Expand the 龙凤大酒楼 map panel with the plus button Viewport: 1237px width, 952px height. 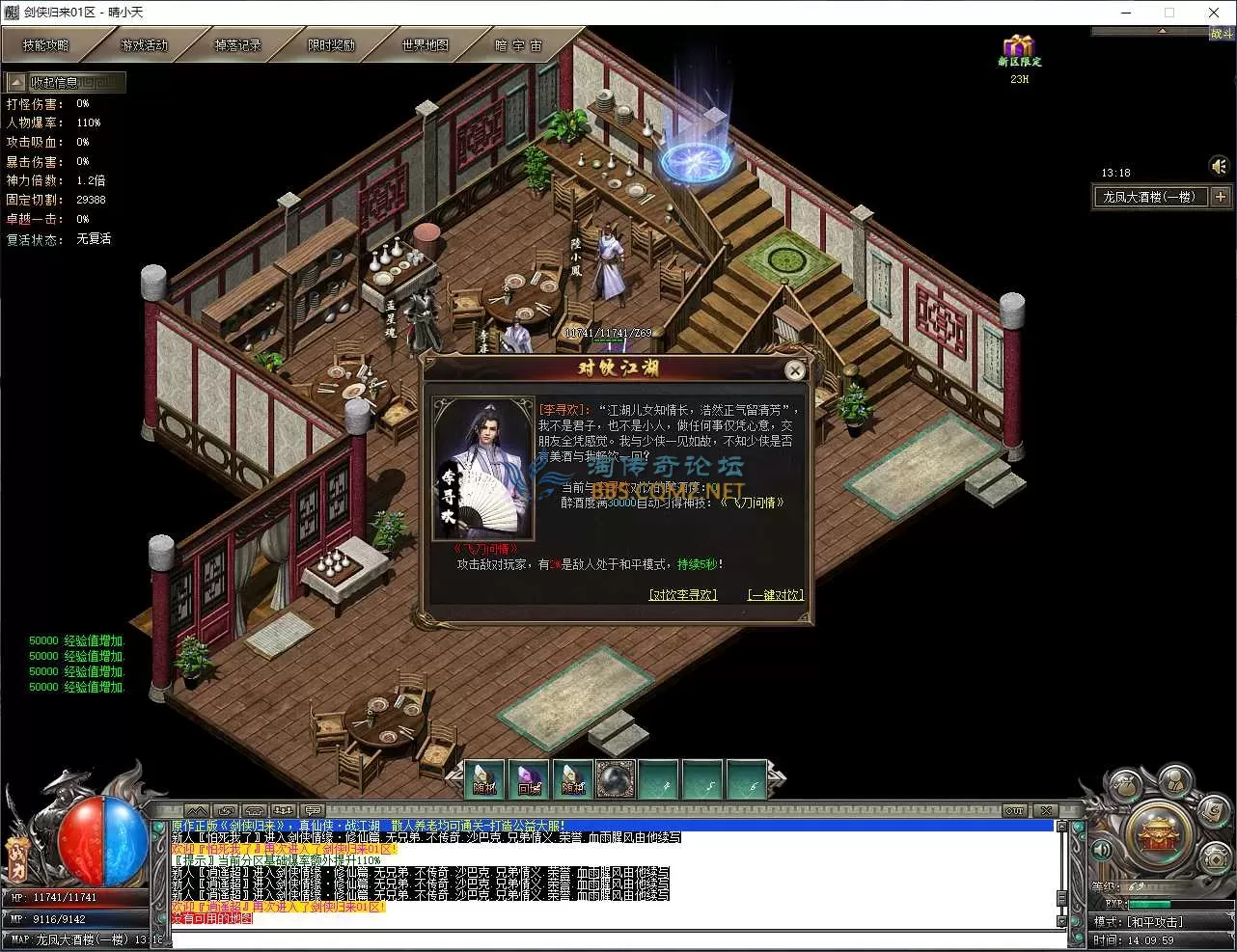point(1221,197)
